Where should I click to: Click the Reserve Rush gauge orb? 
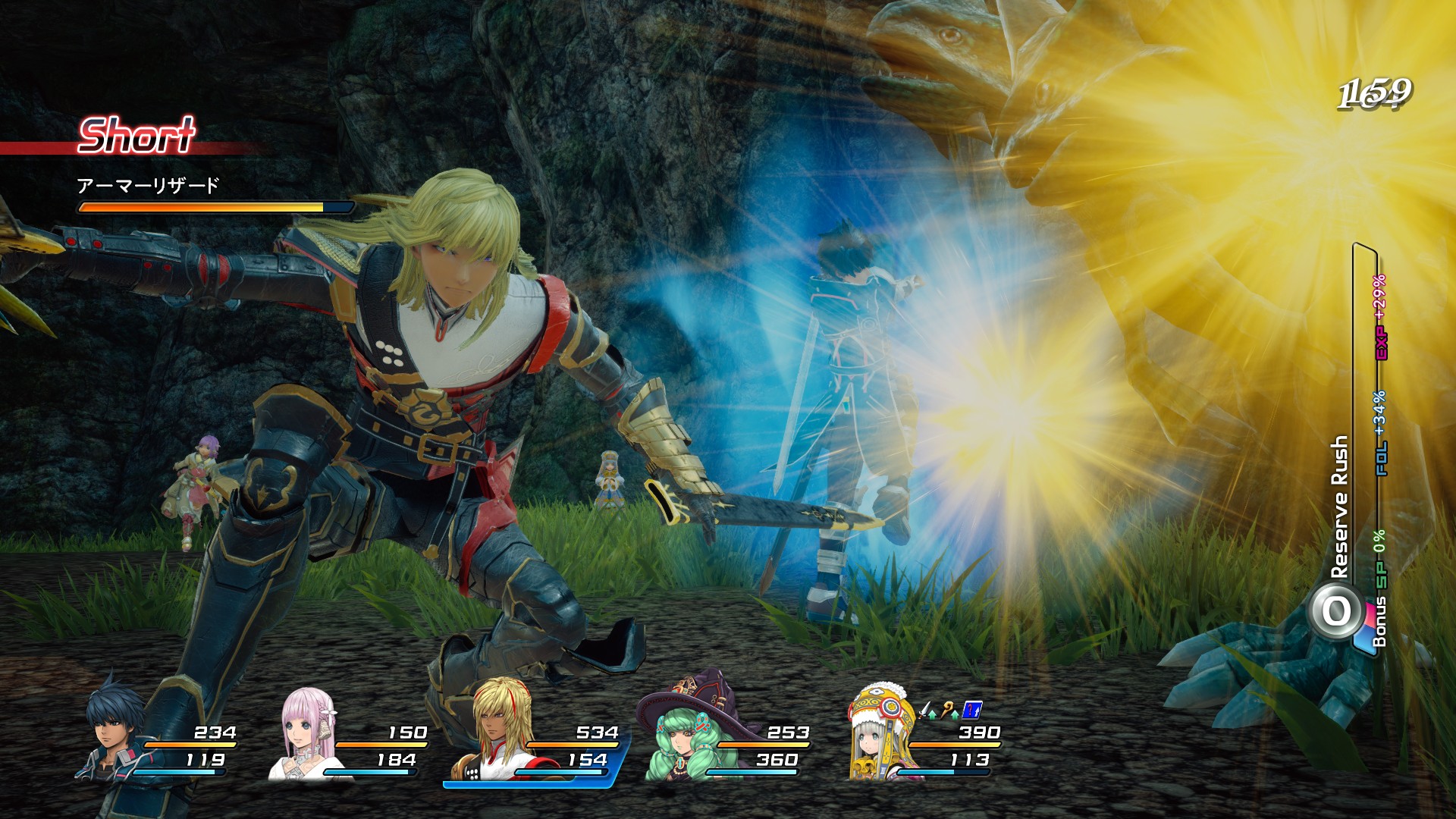click(x=1336, y=611)
